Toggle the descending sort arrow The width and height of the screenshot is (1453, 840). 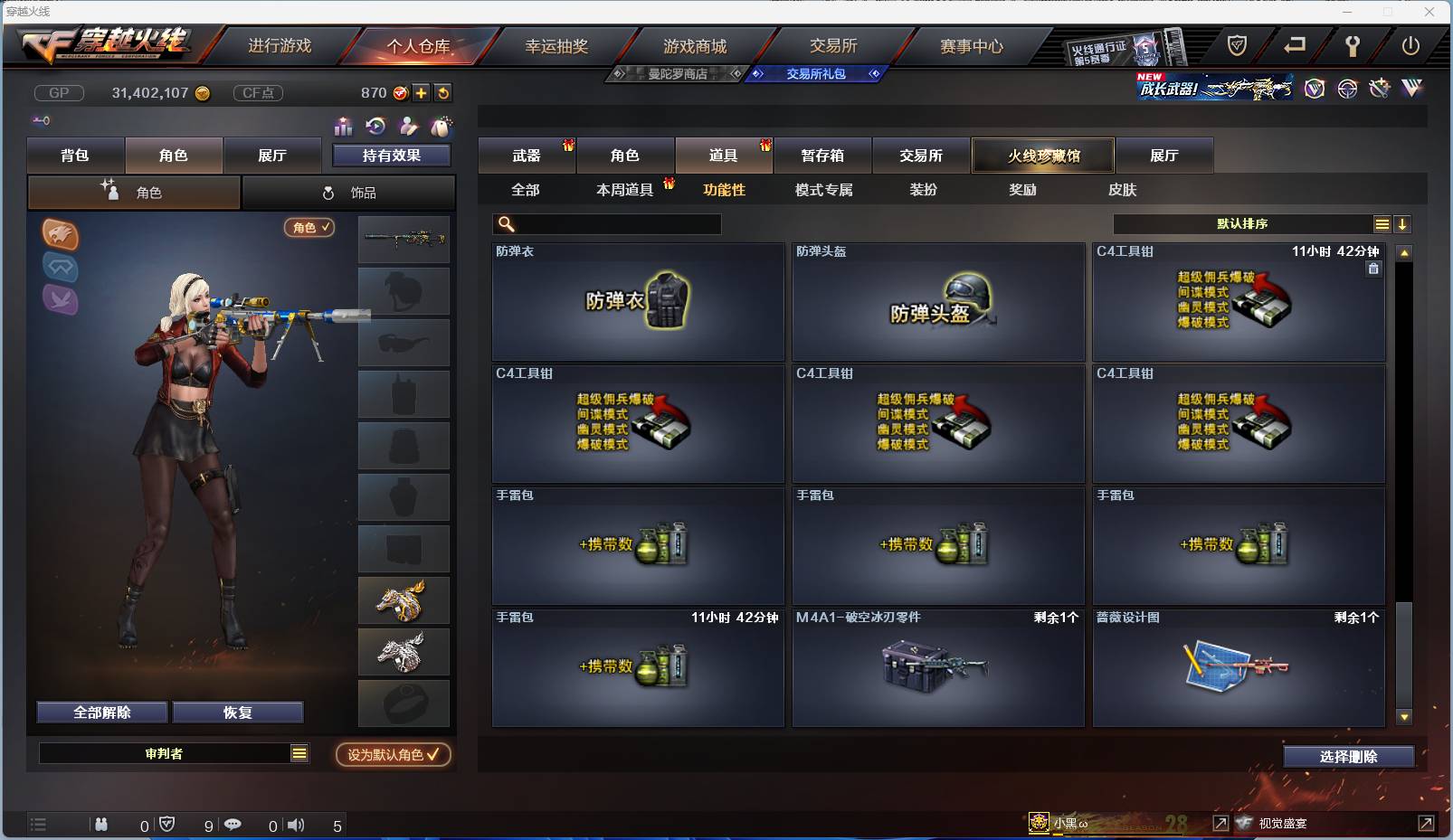(x=1402, y=223)
